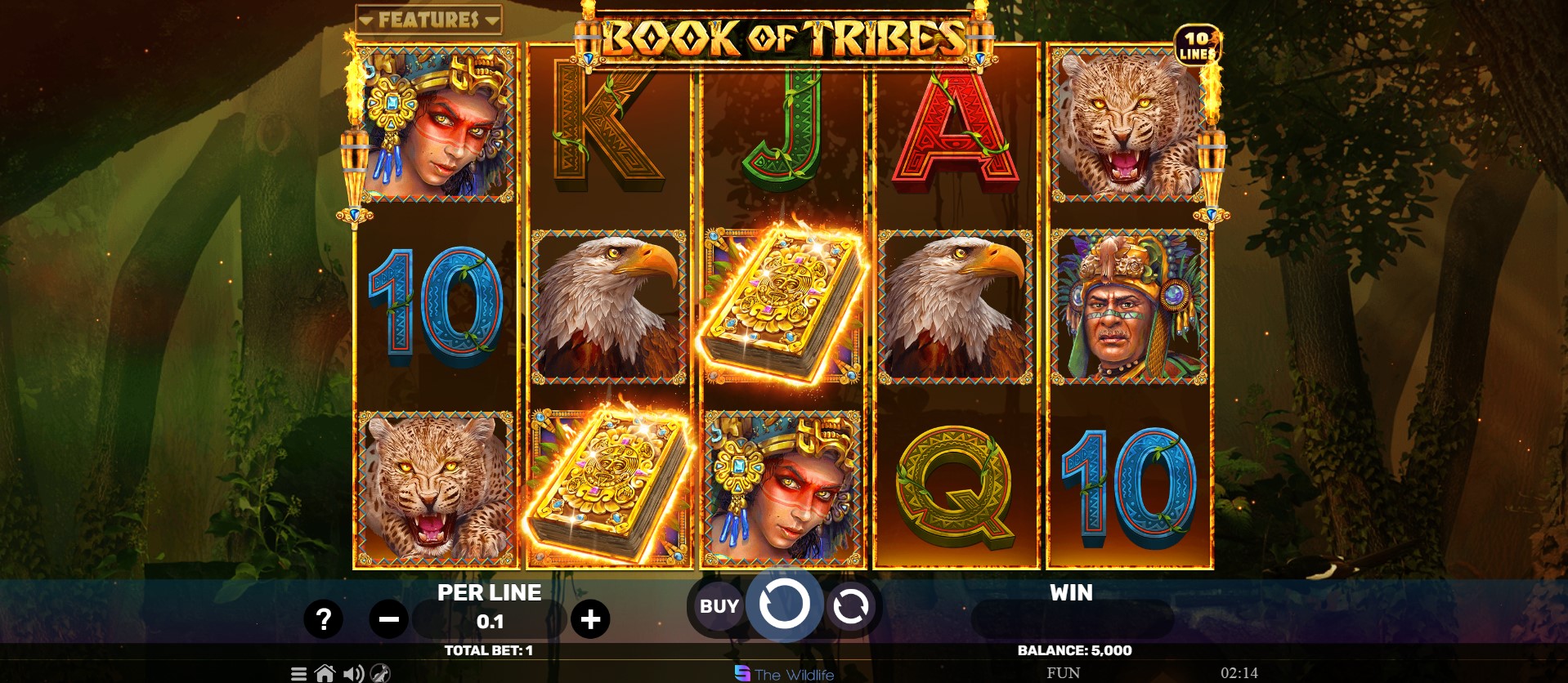Decrease the per line bet with minus
Viewport: 1568px width, 683px height.
tap(388, 619)
